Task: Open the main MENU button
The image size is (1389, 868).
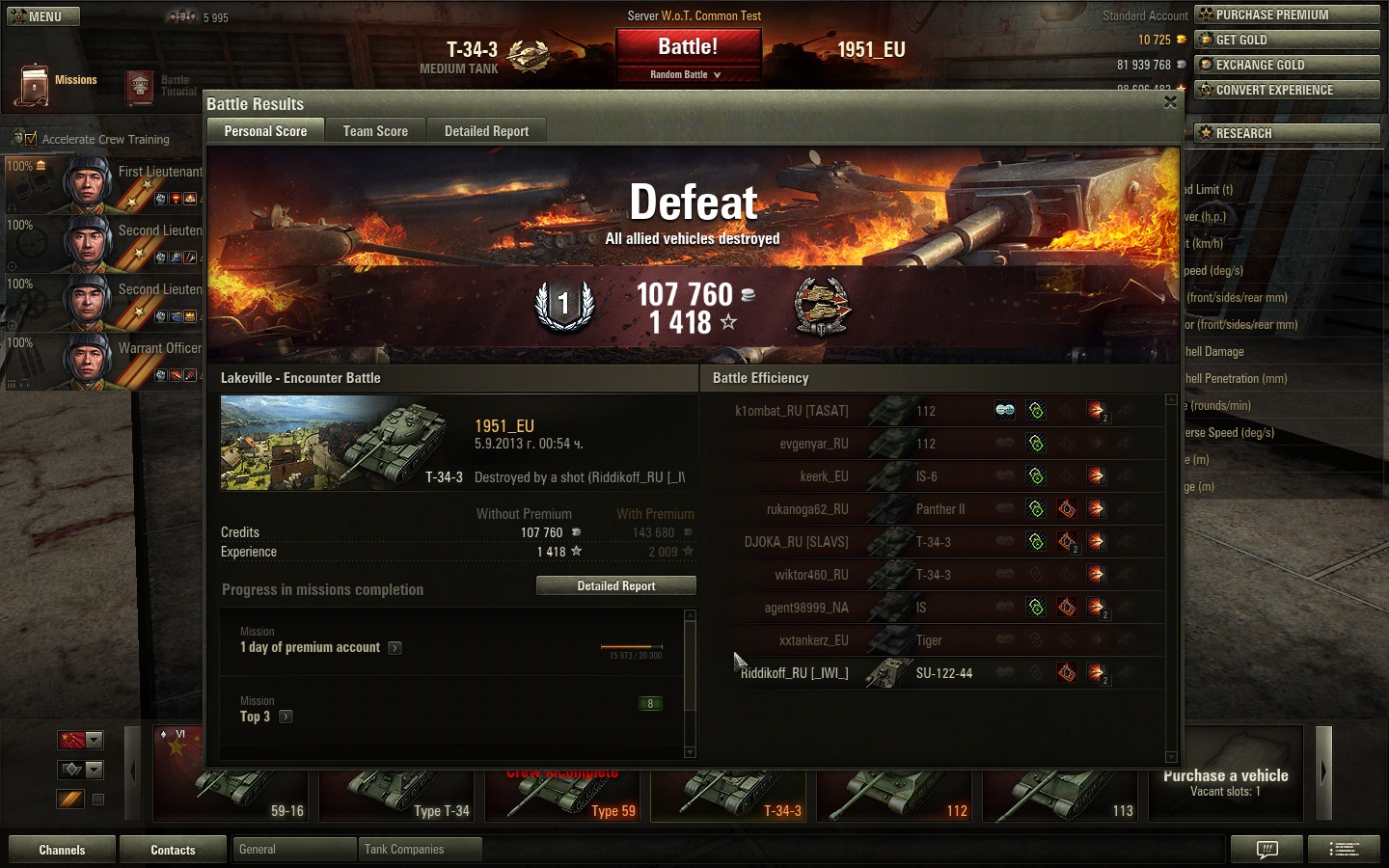Action: click(43, 16)
